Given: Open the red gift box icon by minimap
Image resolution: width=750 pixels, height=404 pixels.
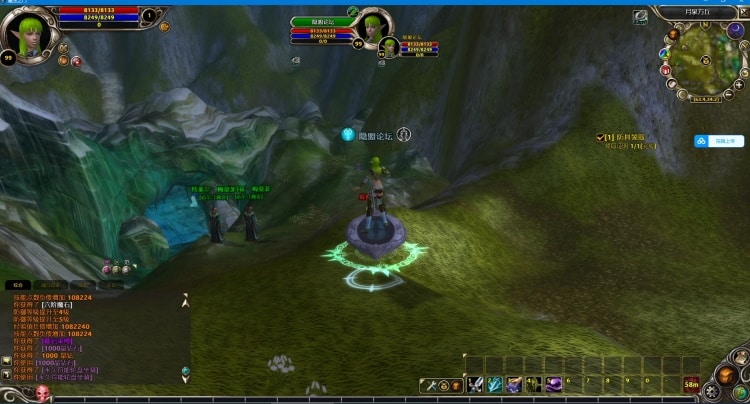Looking at the screenshot, I should [x=665, y=69].
